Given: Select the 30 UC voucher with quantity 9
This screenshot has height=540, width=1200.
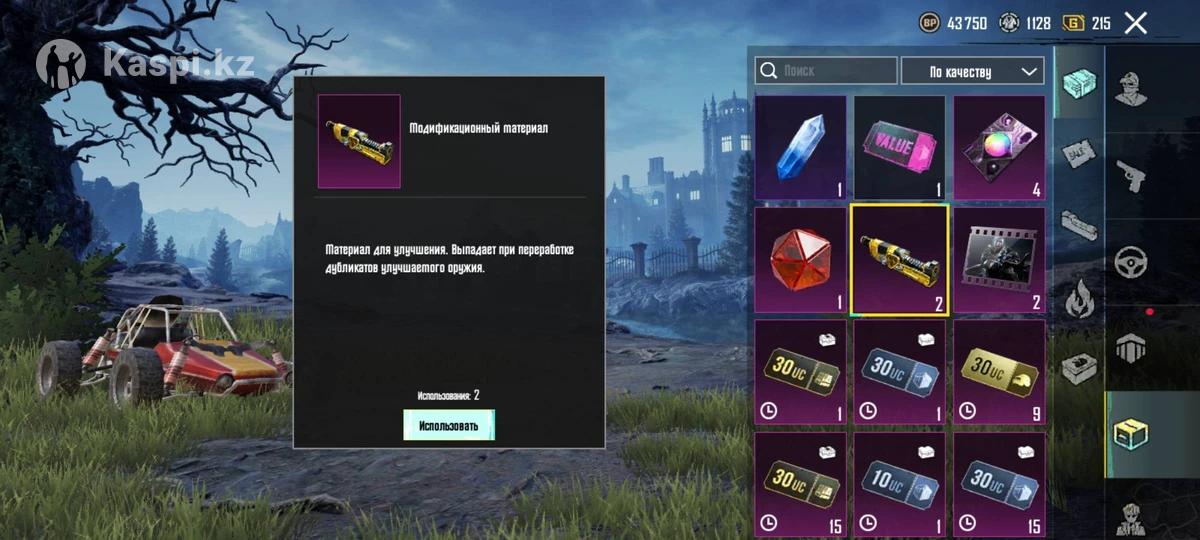Looking at the screenshot, I should [x=998, y=371].
